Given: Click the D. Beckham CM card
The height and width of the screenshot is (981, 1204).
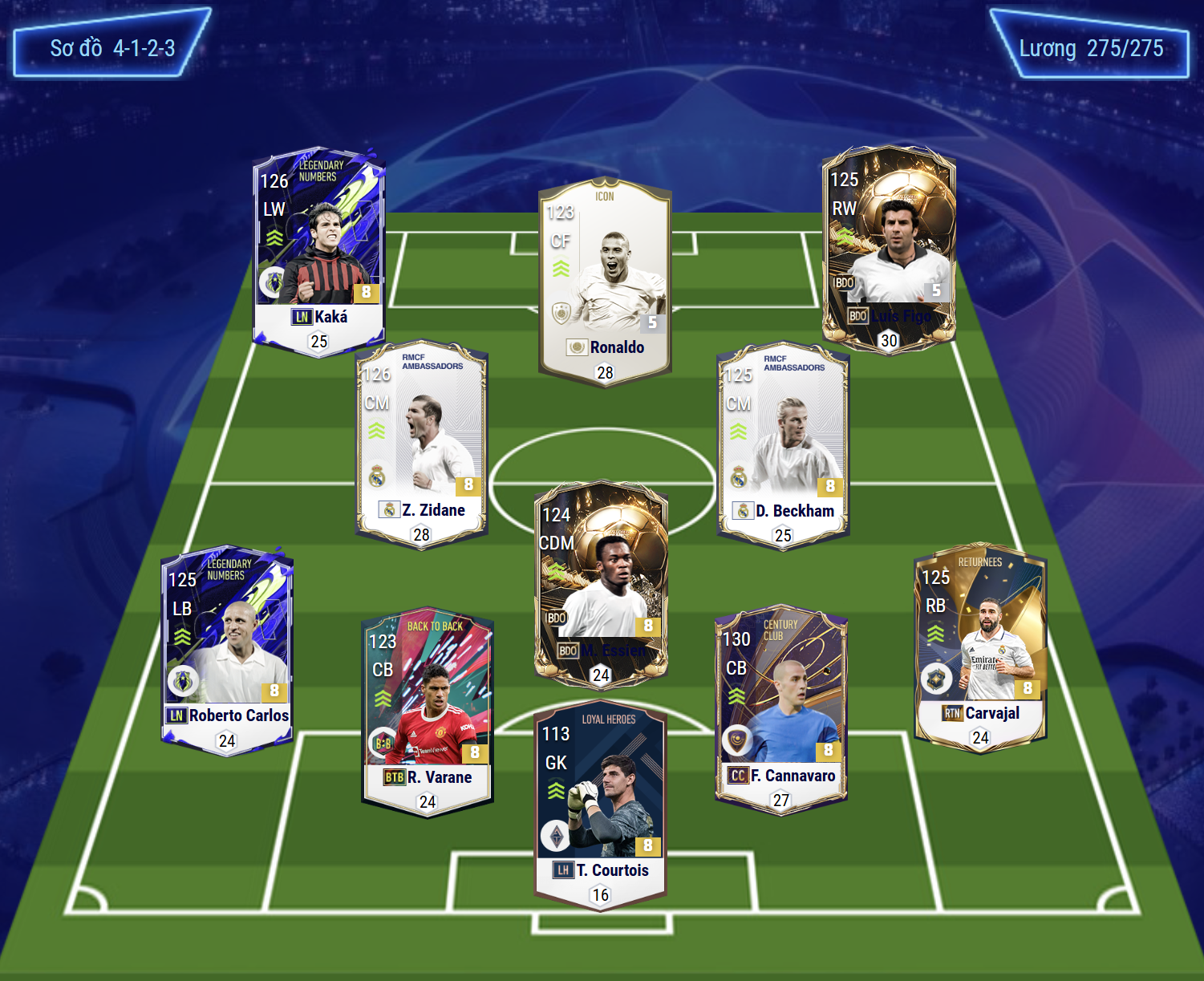Looking at the screenshot, I should coord(783,445).
